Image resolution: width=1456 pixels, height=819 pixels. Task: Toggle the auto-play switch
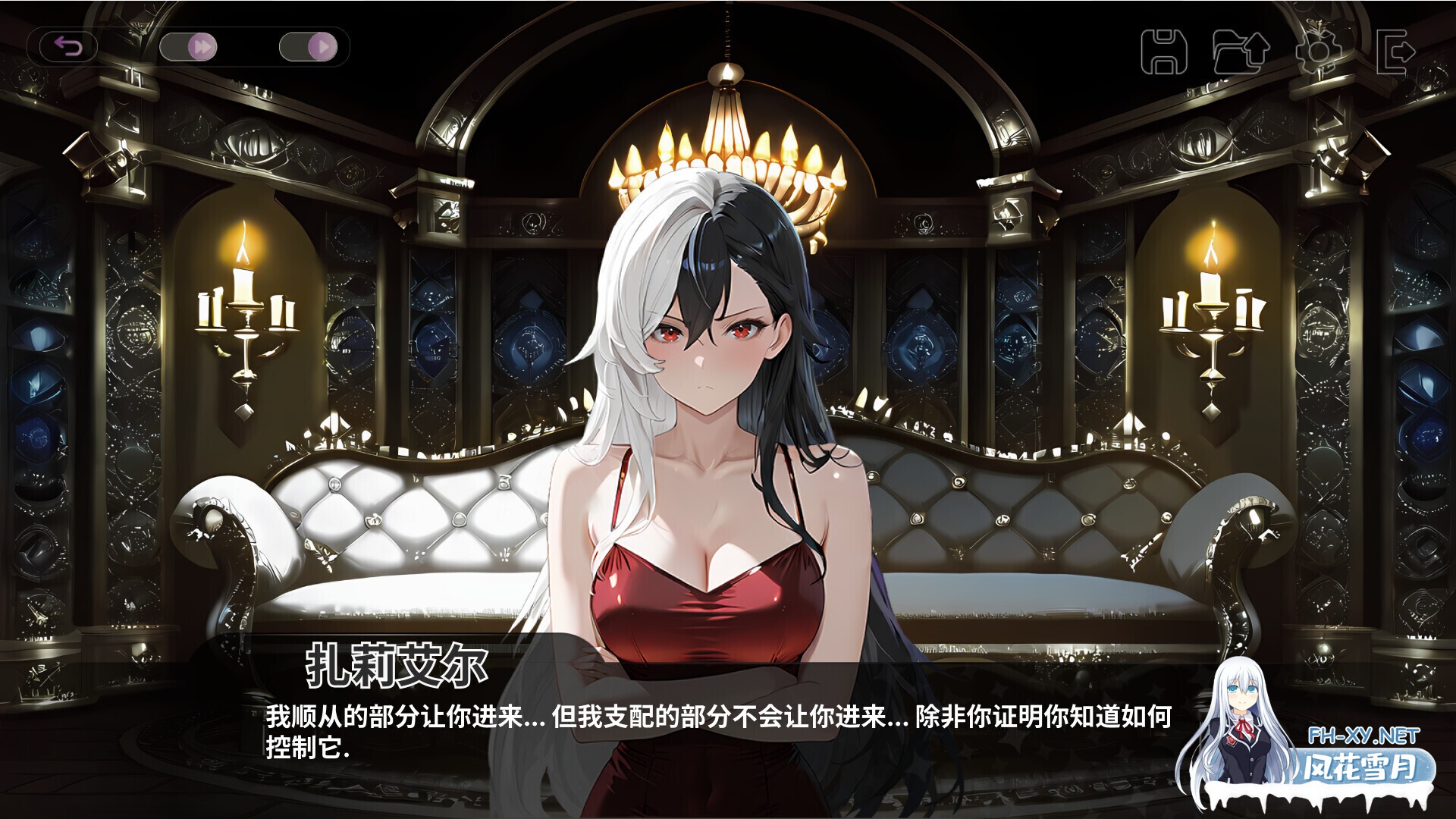[x=308, y=48]
